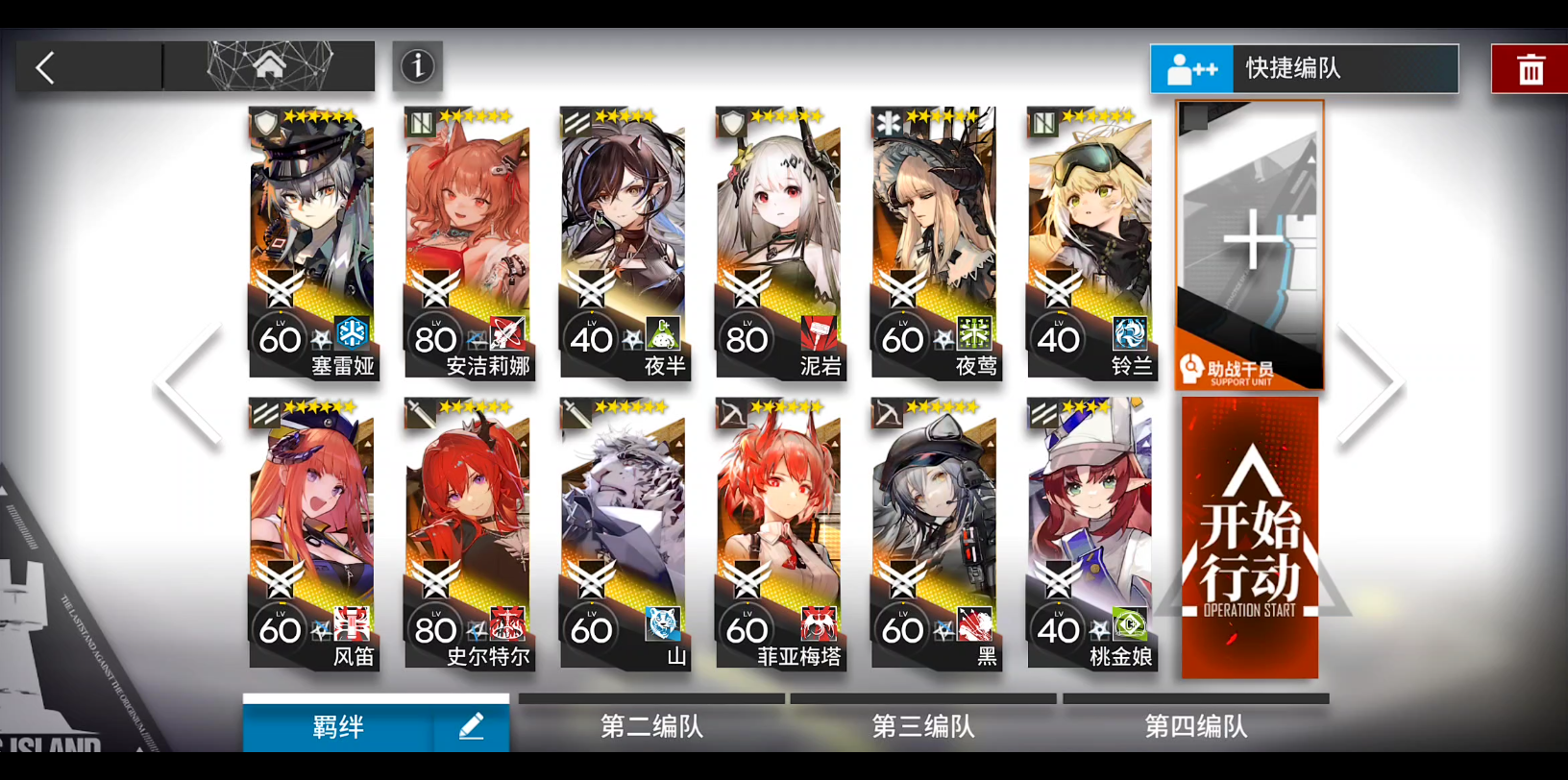Screen dimensions: 1568x780
Task: Add a support unit in 助战干员 slot
Action: [x=1250, y=245]
